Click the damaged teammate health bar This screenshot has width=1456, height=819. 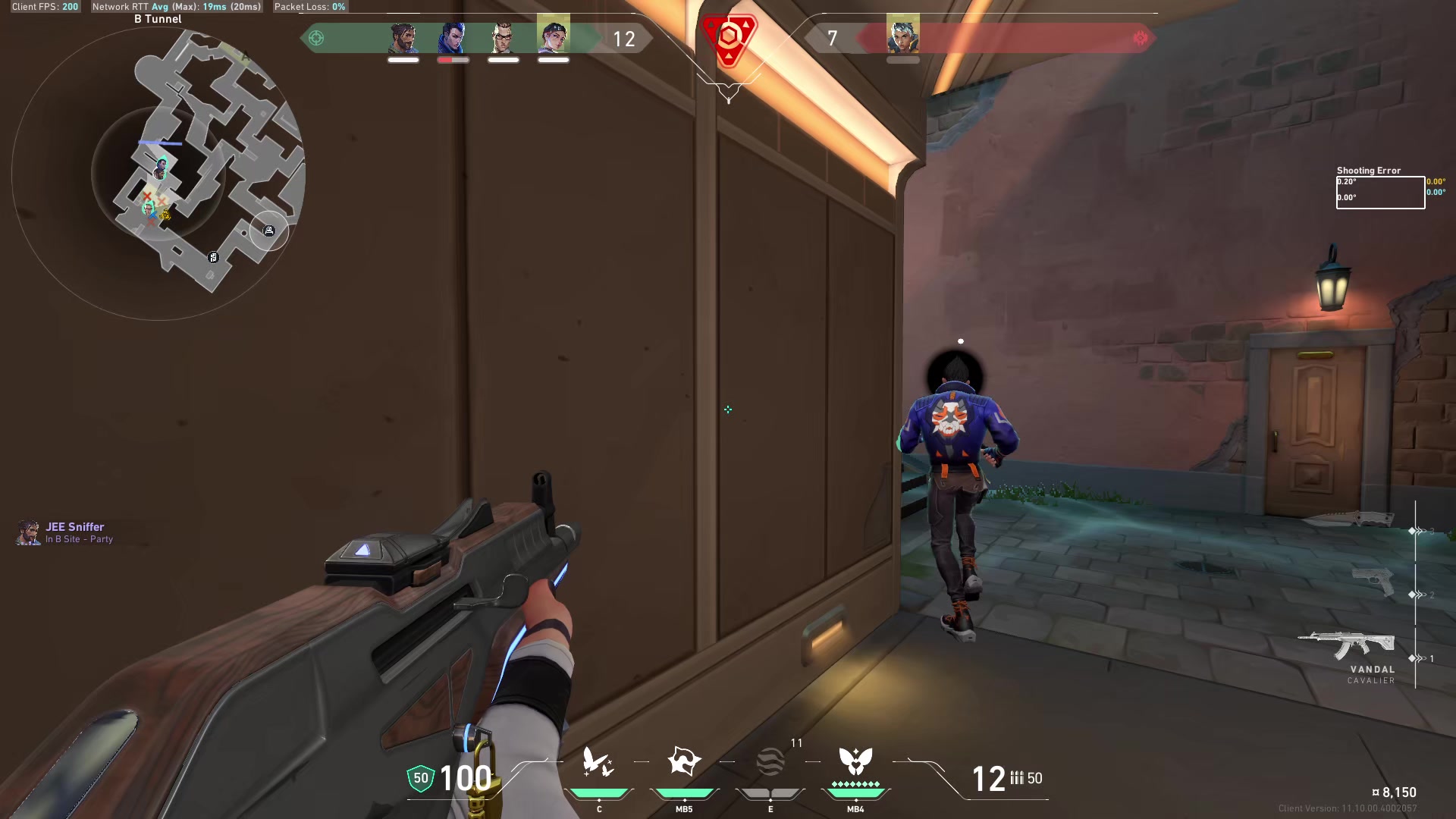(453, 59)
